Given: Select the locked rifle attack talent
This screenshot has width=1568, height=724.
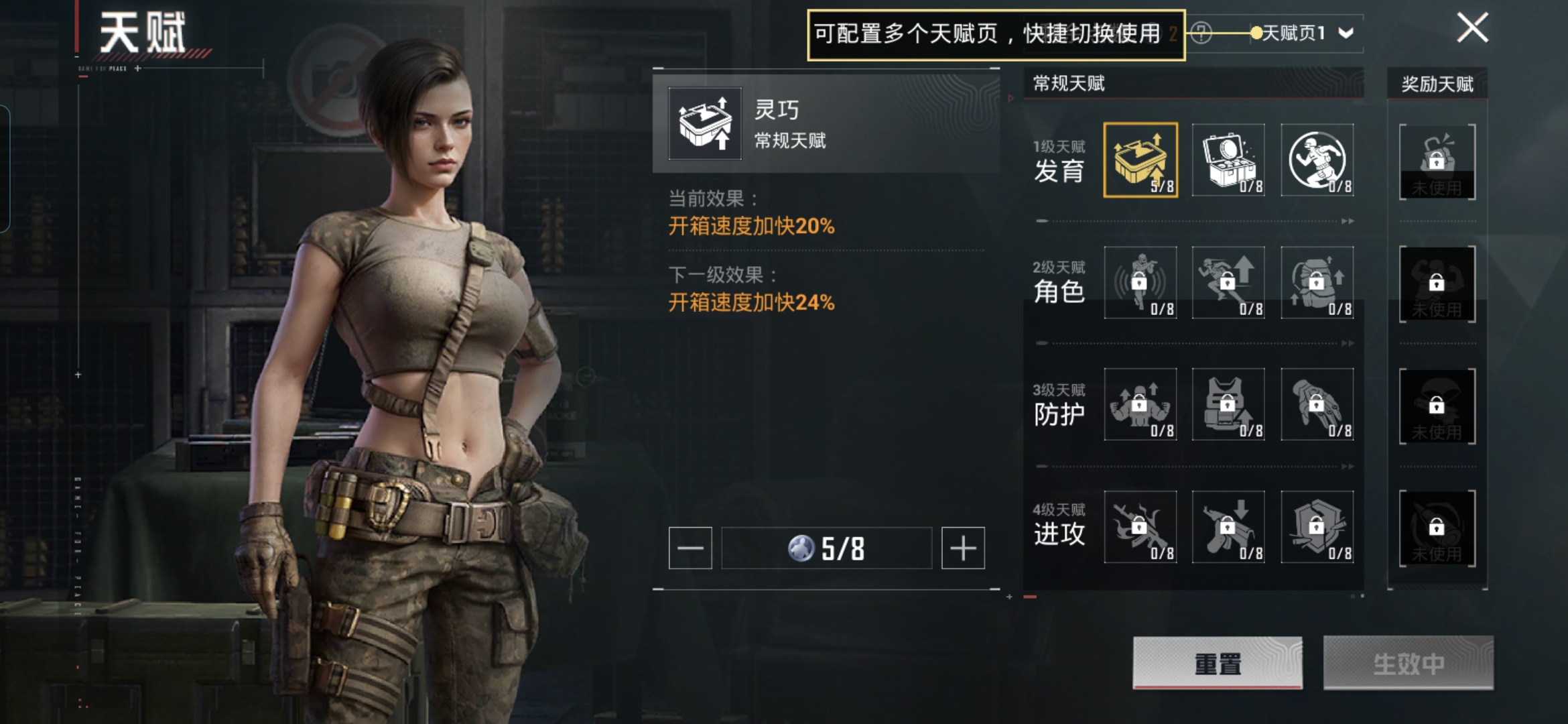Looking at the screenshot, I should click(x=1140, y=527).
